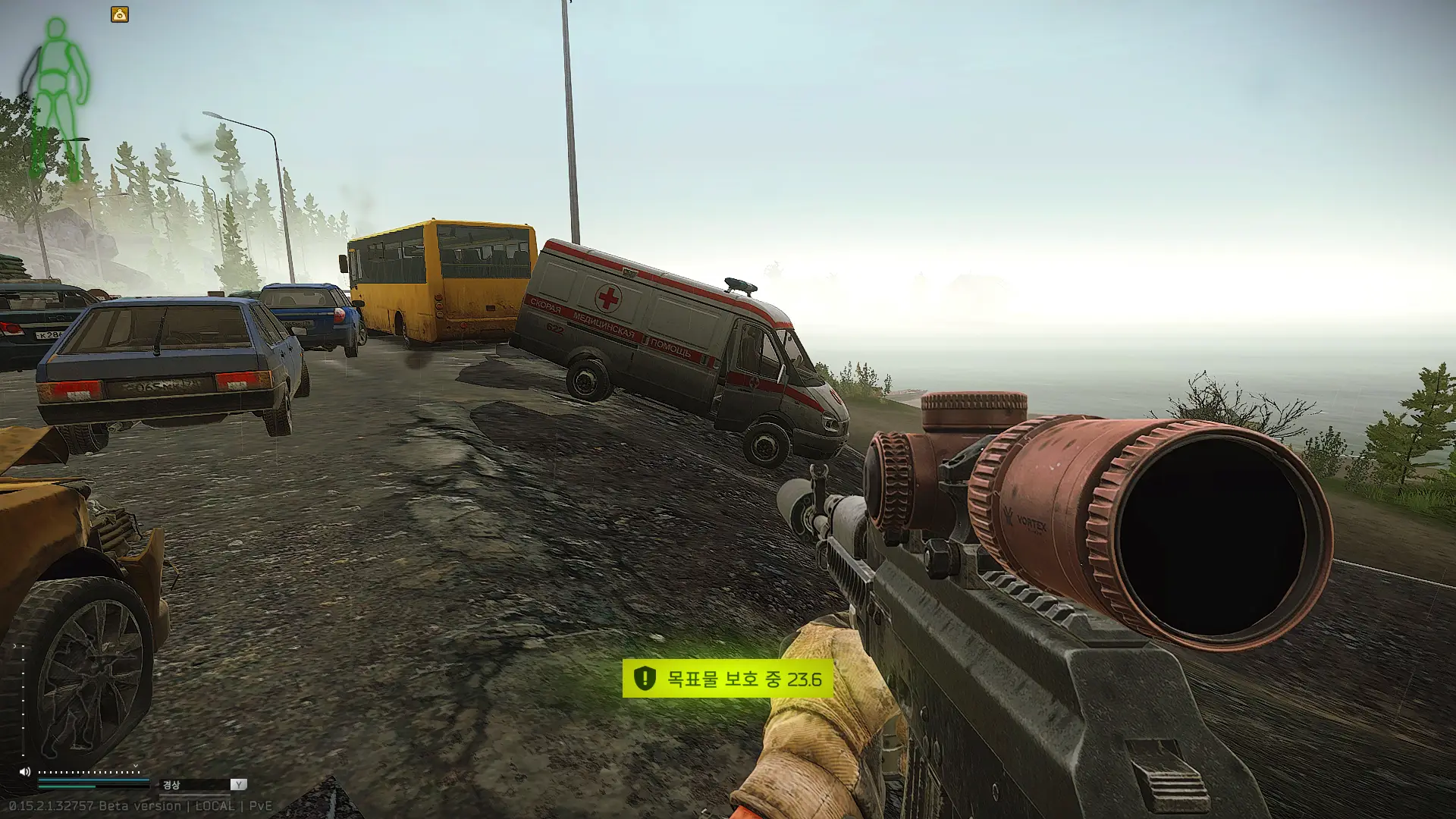Click the 경상 phrase label

(x=172, y=785)
